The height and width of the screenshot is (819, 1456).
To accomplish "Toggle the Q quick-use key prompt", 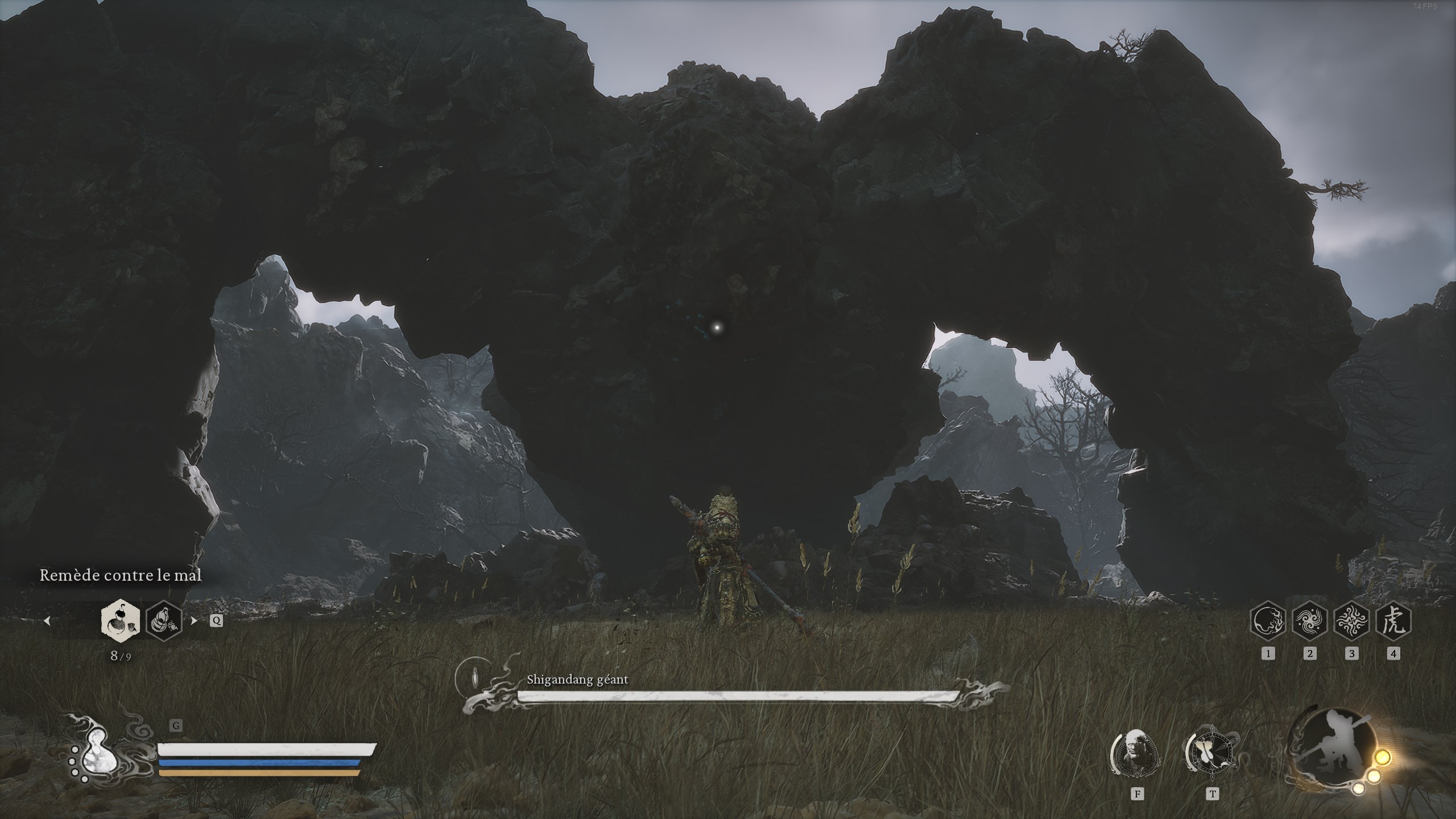I will pyautogui.click(x=216, y=621).
